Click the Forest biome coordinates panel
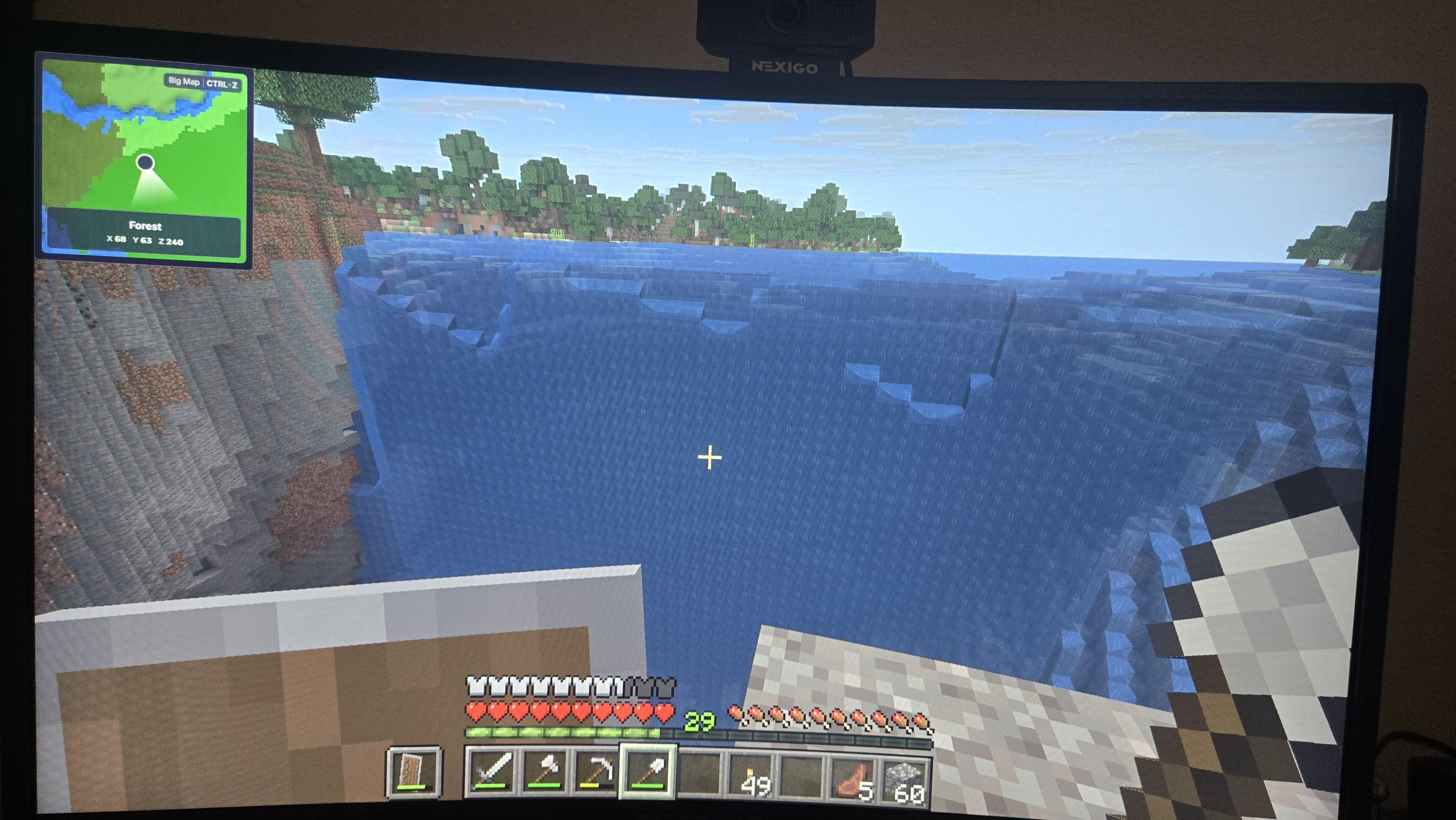Screen dimensions: 1456x820 point(145,233)
